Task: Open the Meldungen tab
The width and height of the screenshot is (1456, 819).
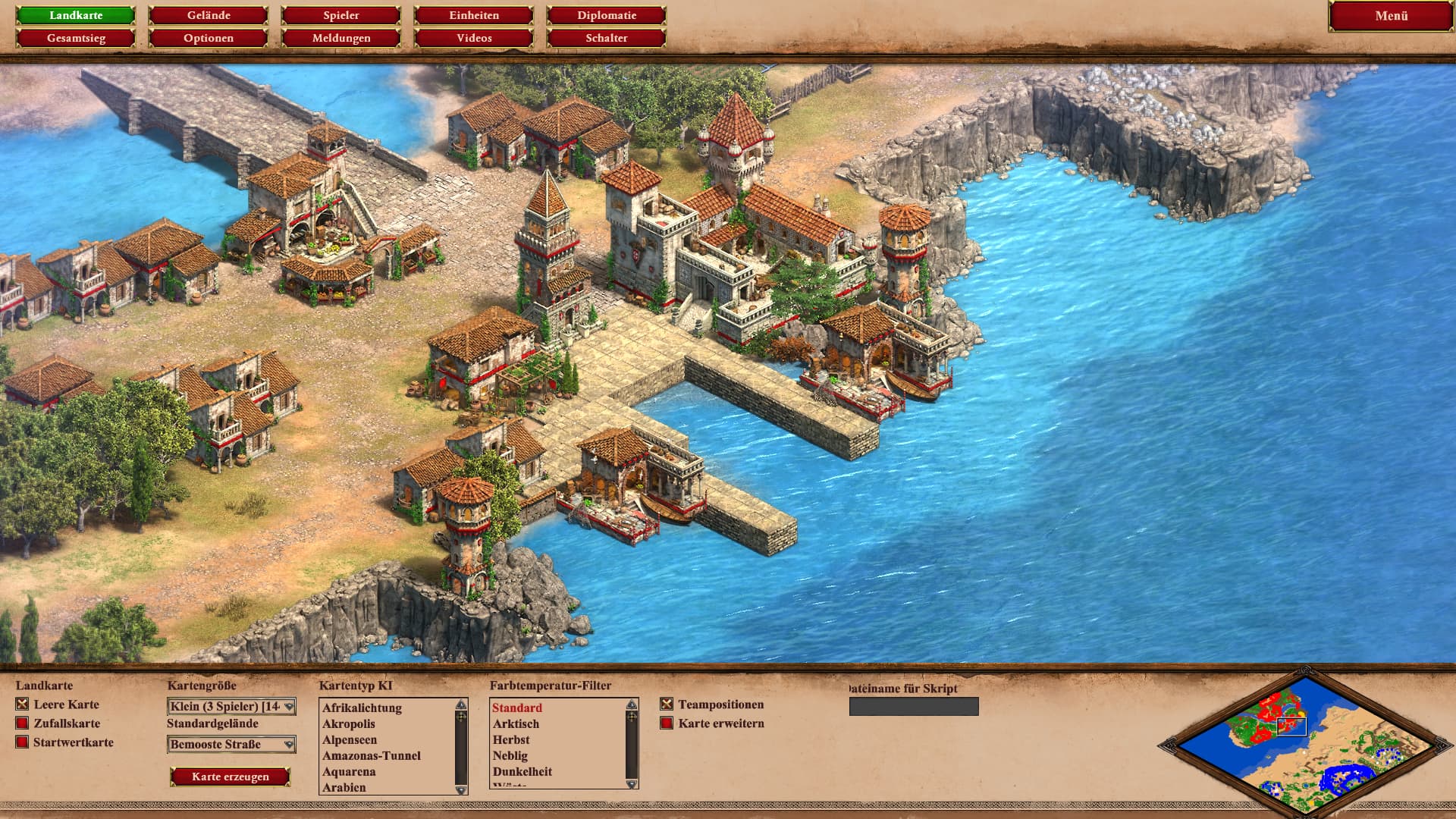Action: point(341,38)
